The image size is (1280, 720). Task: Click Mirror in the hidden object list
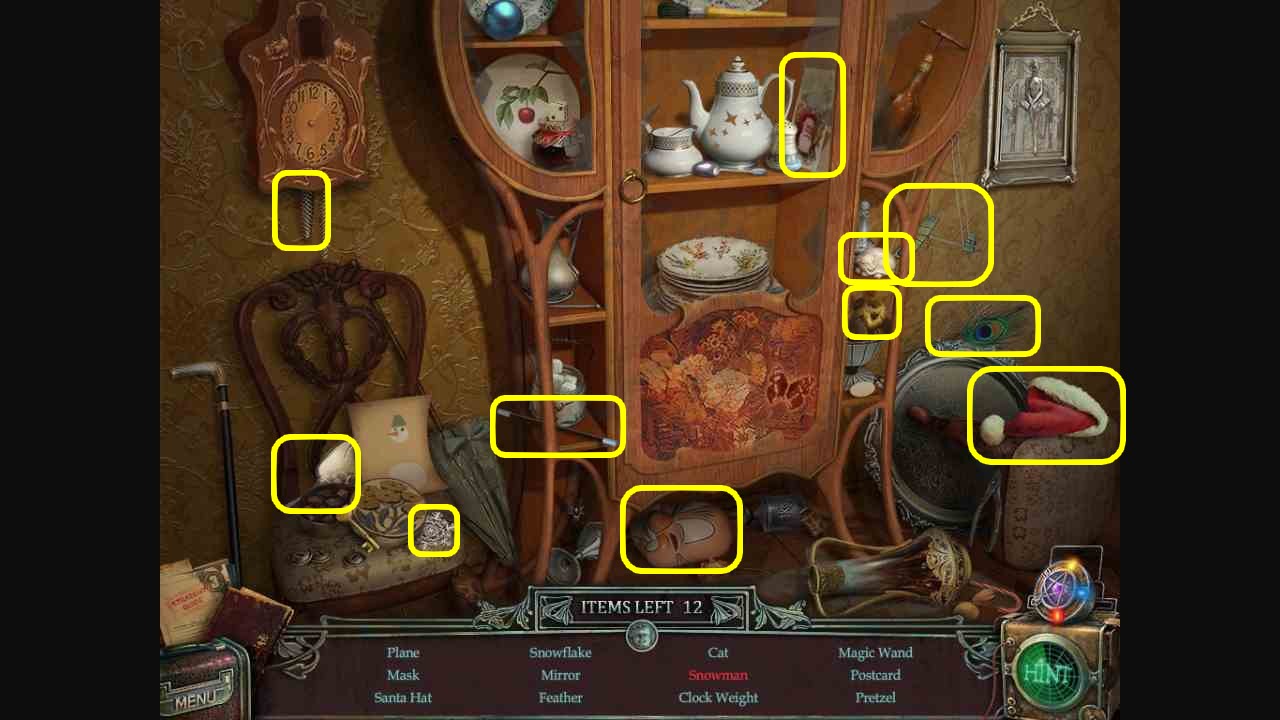[x=560, y=675]
